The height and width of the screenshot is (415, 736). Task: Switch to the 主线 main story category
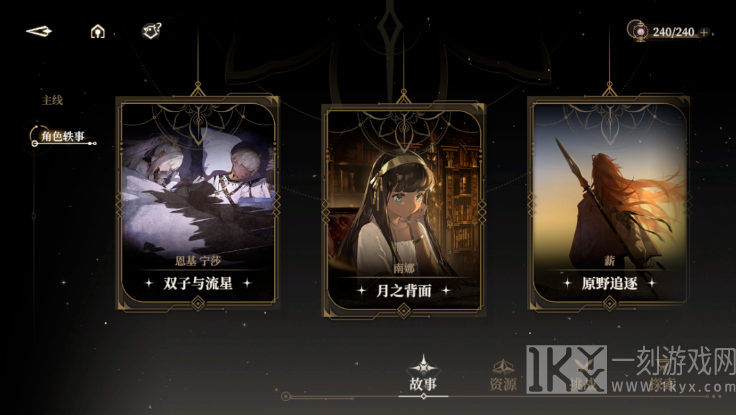[52, 100]
